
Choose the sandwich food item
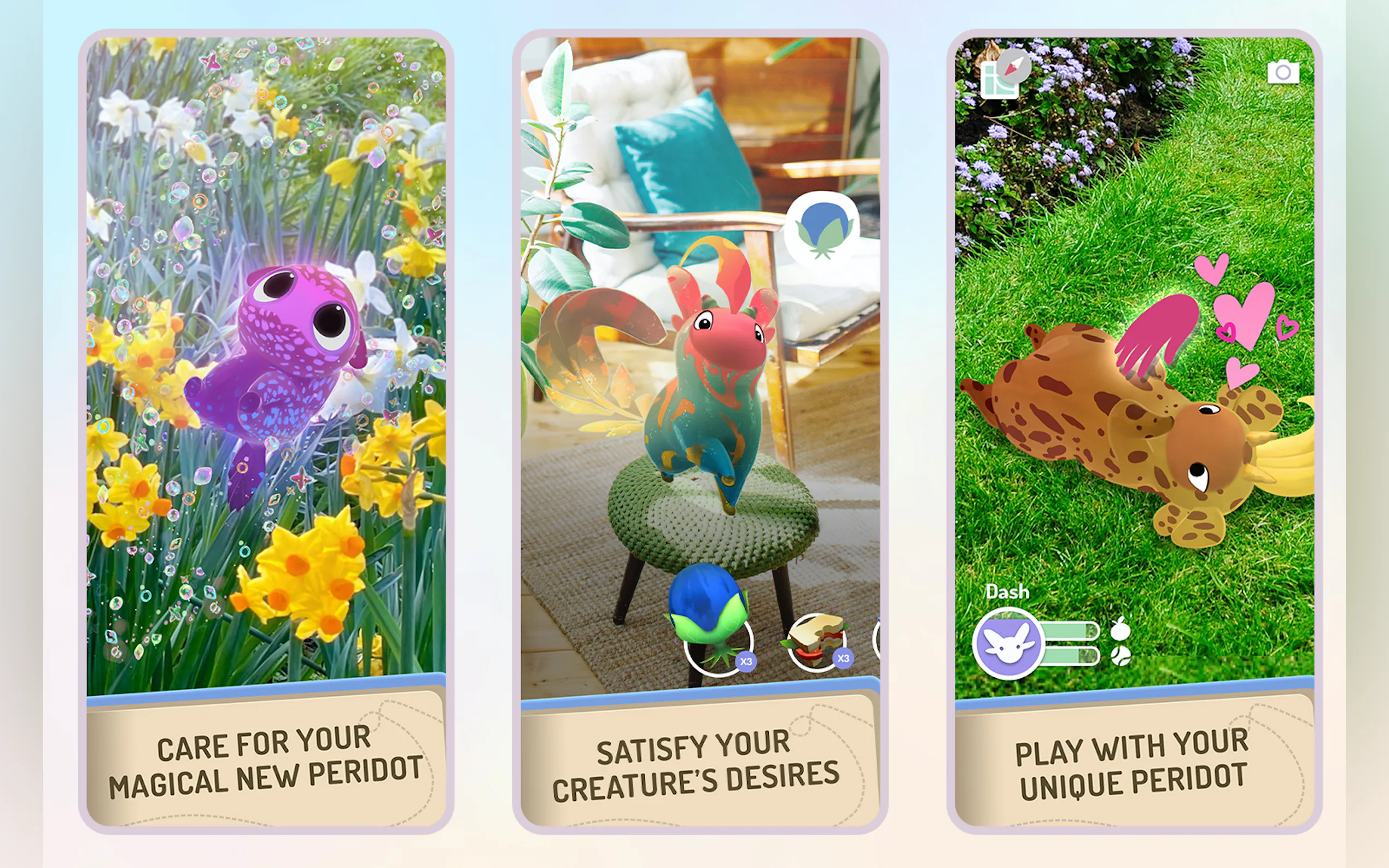click(815, 642)
